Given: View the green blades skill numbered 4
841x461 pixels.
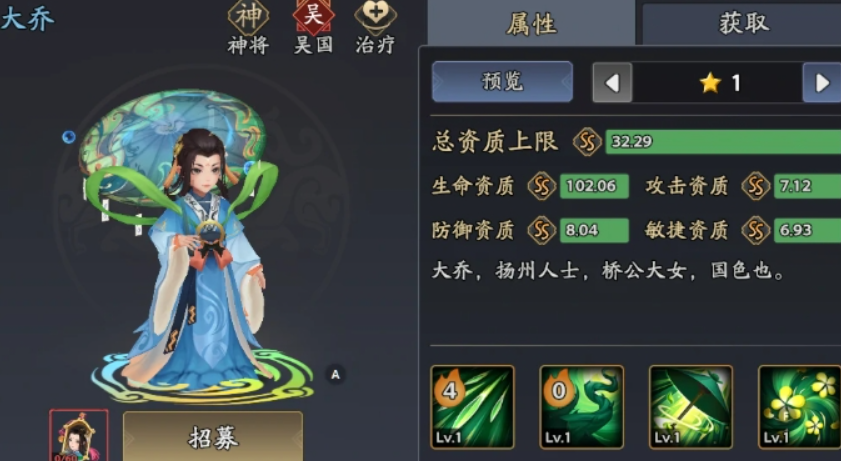Looking at the screenshot, I should tap(472, 406).
